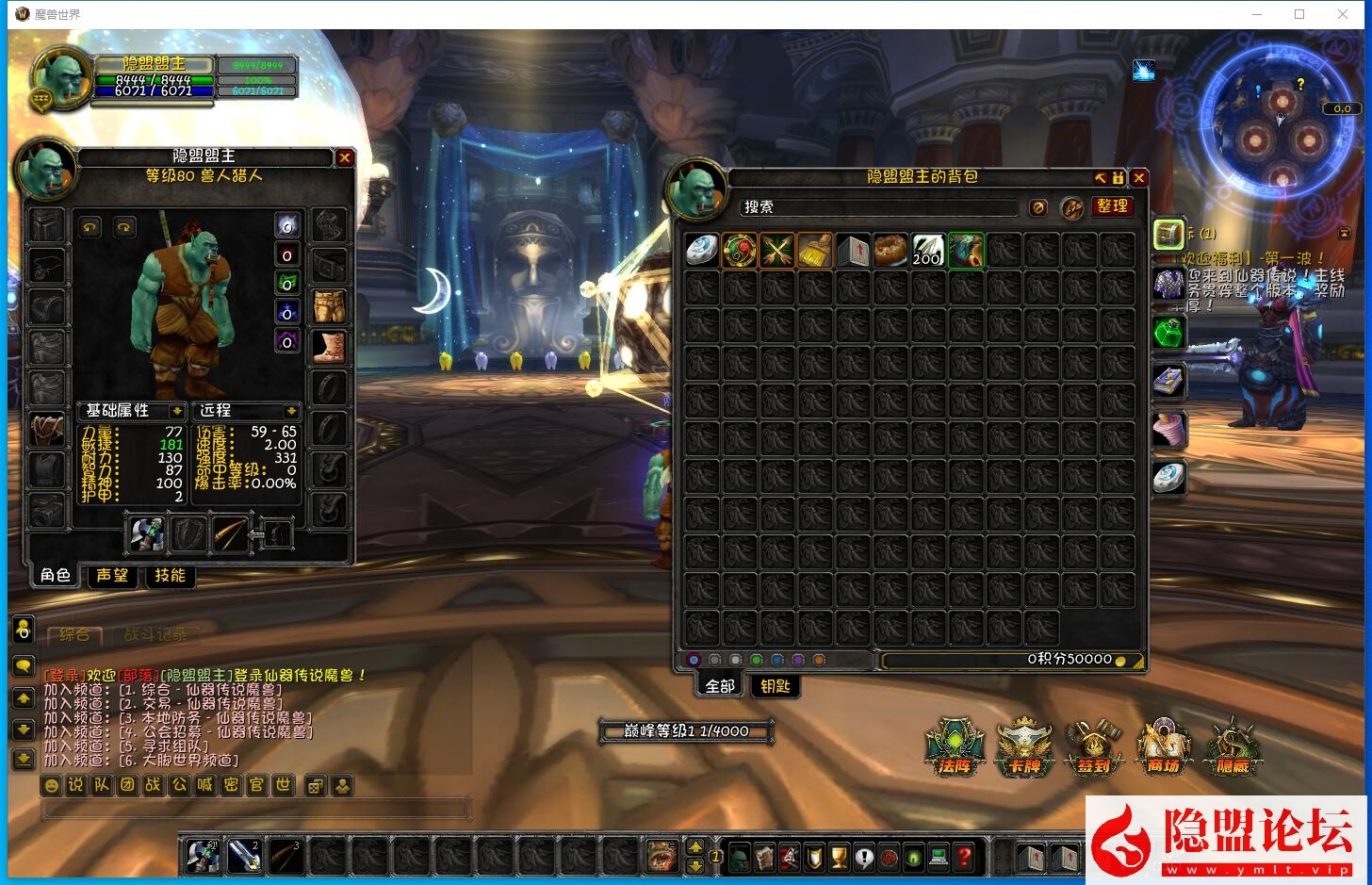
Task: Select the 钥匙 keys tab
Action: point(776,686)
